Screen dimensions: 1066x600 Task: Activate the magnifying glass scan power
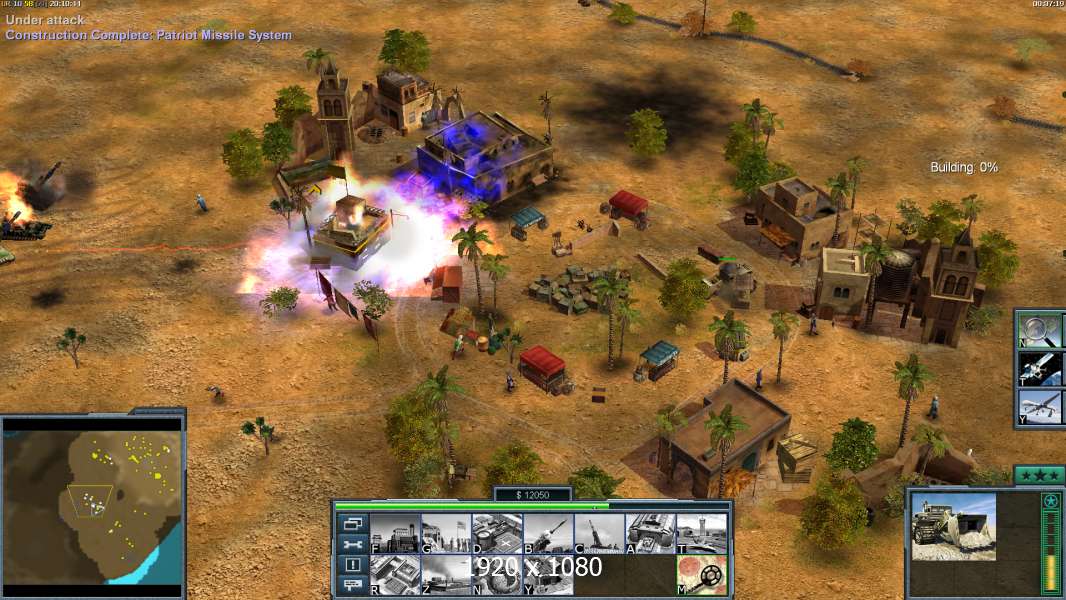coord(1040,329)
